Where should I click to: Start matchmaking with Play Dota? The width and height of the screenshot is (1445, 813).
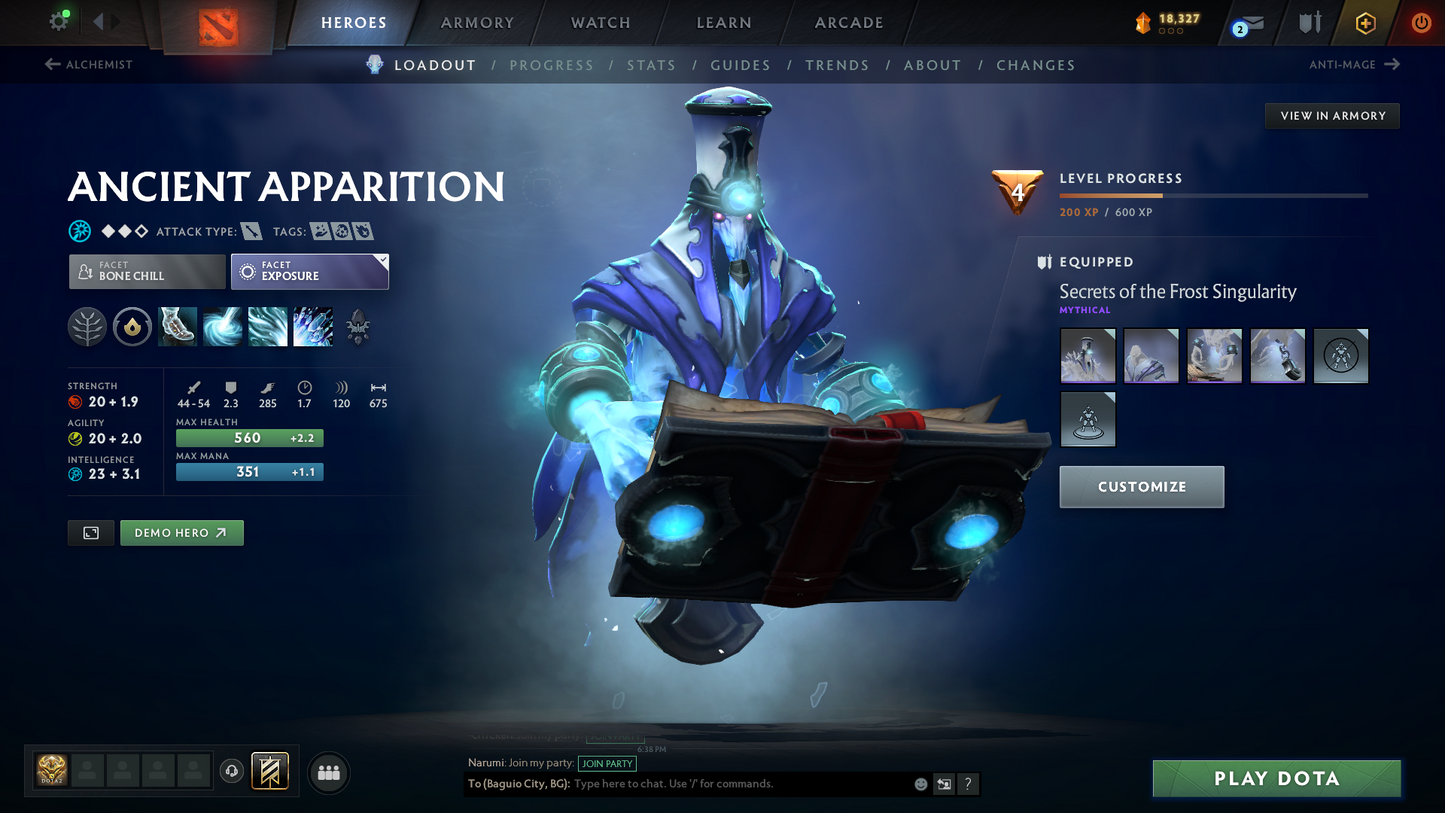[x=1276, y=778]
